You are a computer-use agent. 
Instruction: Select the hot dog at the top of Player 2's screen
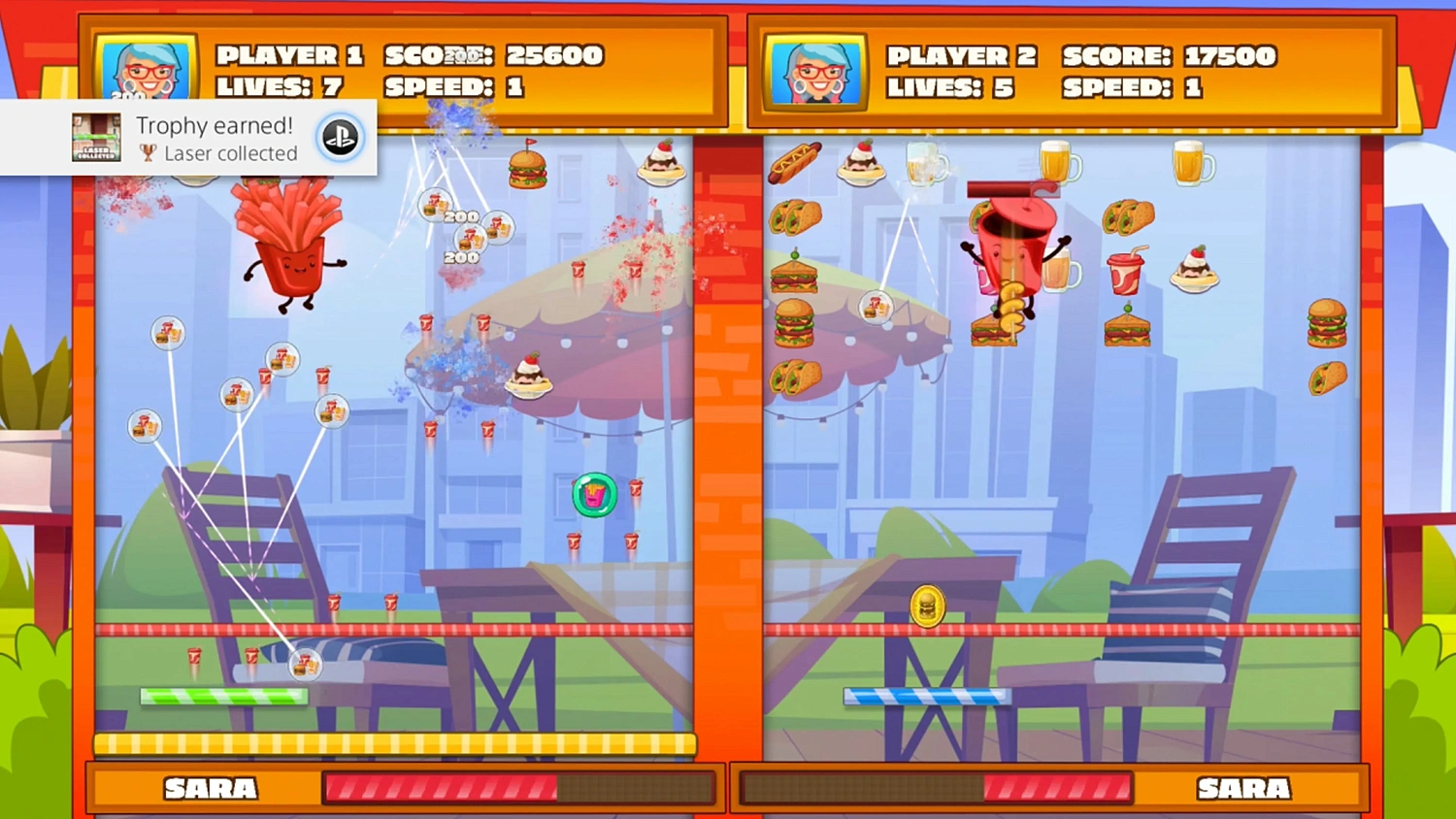[x=796, y=165]
